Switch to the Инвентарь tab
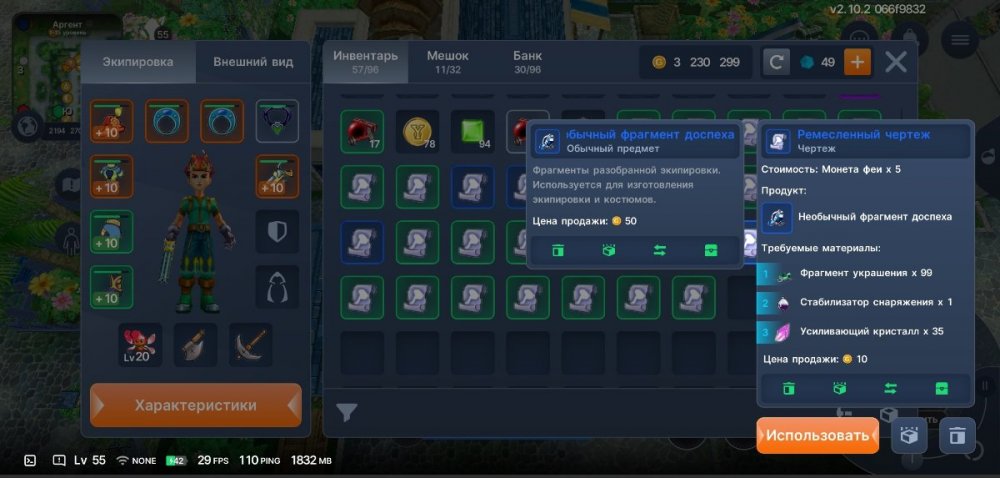The height and width of the screenshot is (478, 1000). 365,61
